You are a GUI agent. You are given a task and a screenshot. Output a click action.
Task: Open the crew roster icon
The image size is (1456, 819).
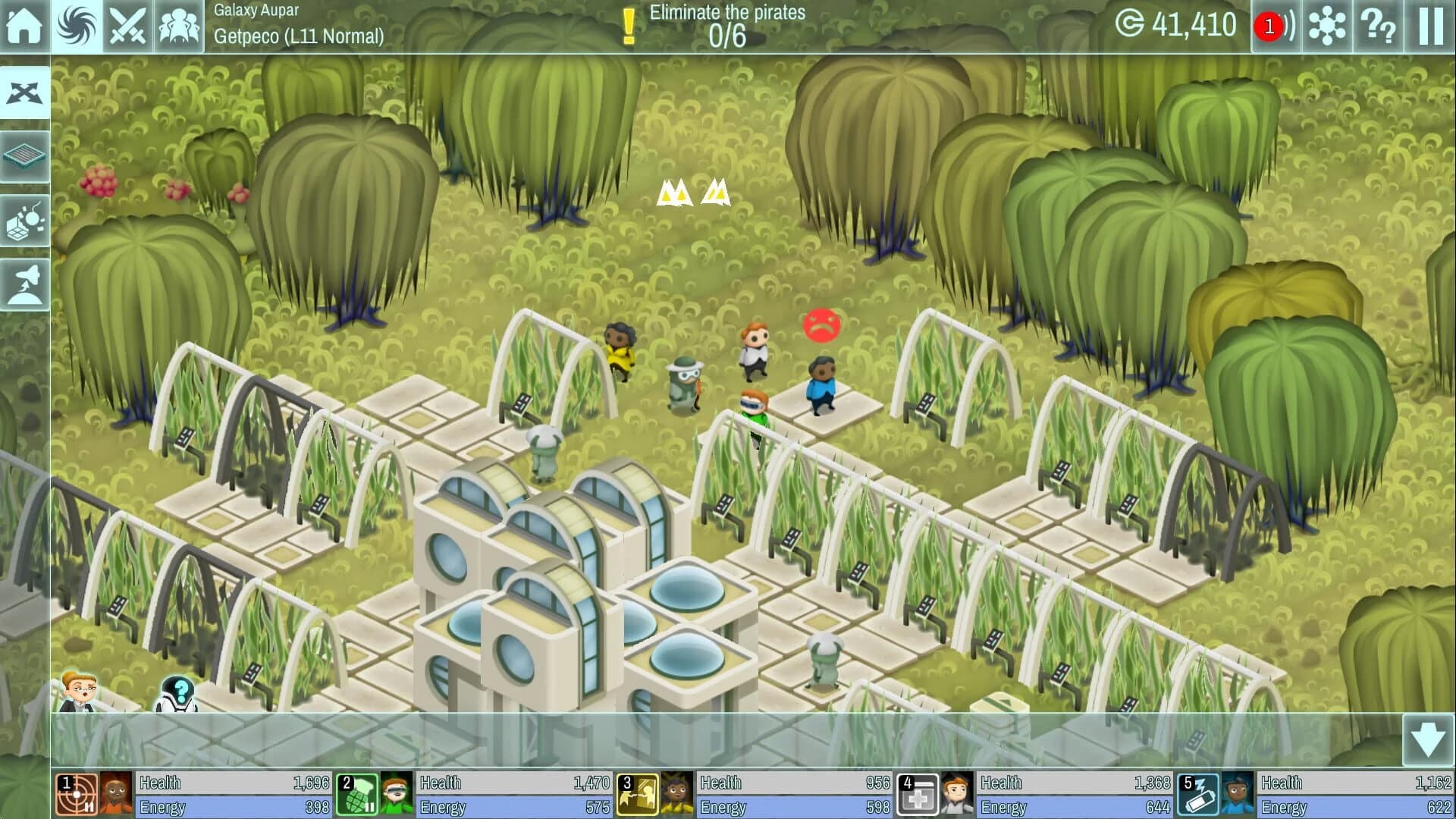pyautogui.click(x=179, y=25)
